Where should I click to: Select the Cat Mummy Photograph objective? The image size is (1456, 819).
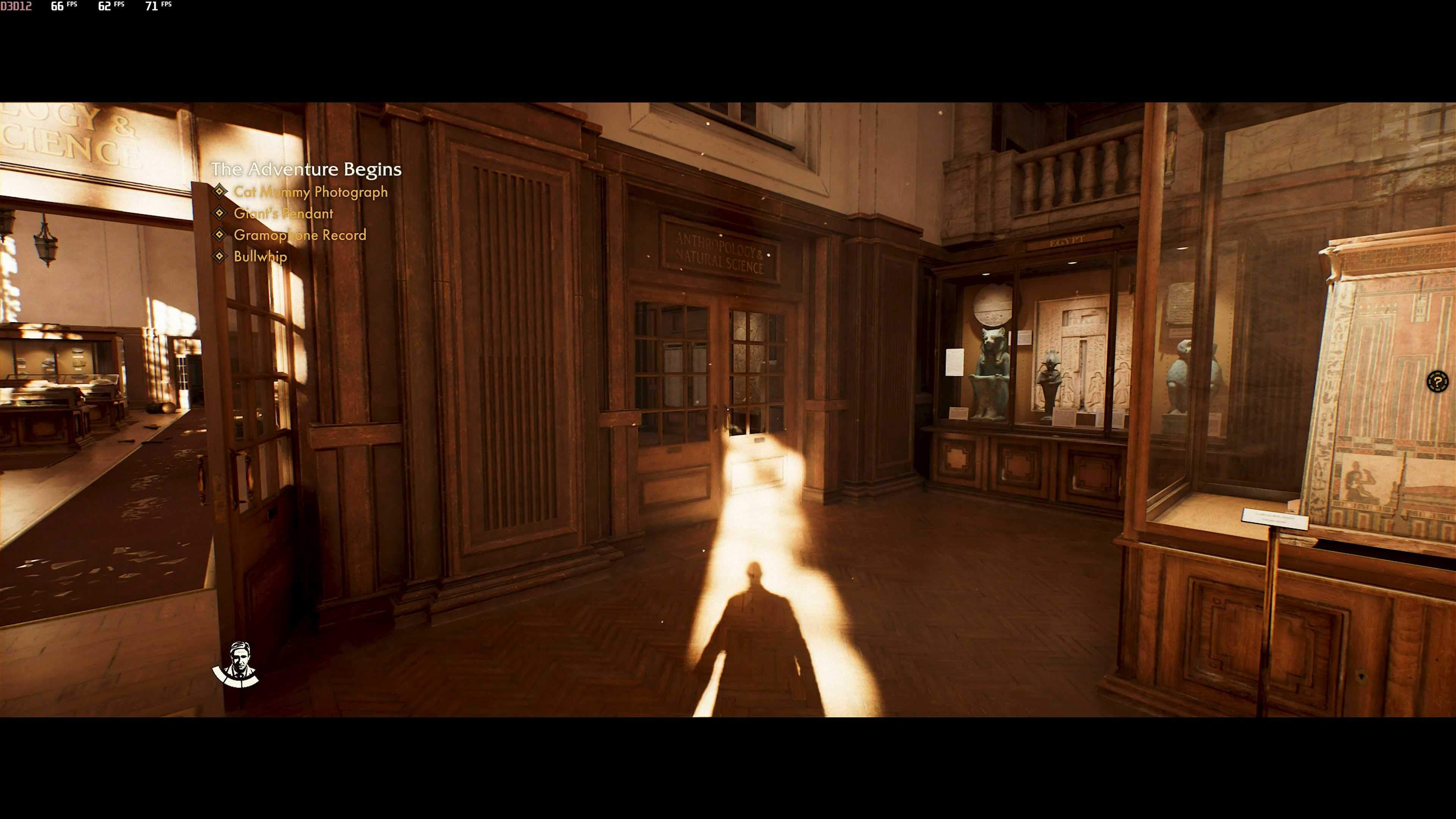(x=310, y=192)
